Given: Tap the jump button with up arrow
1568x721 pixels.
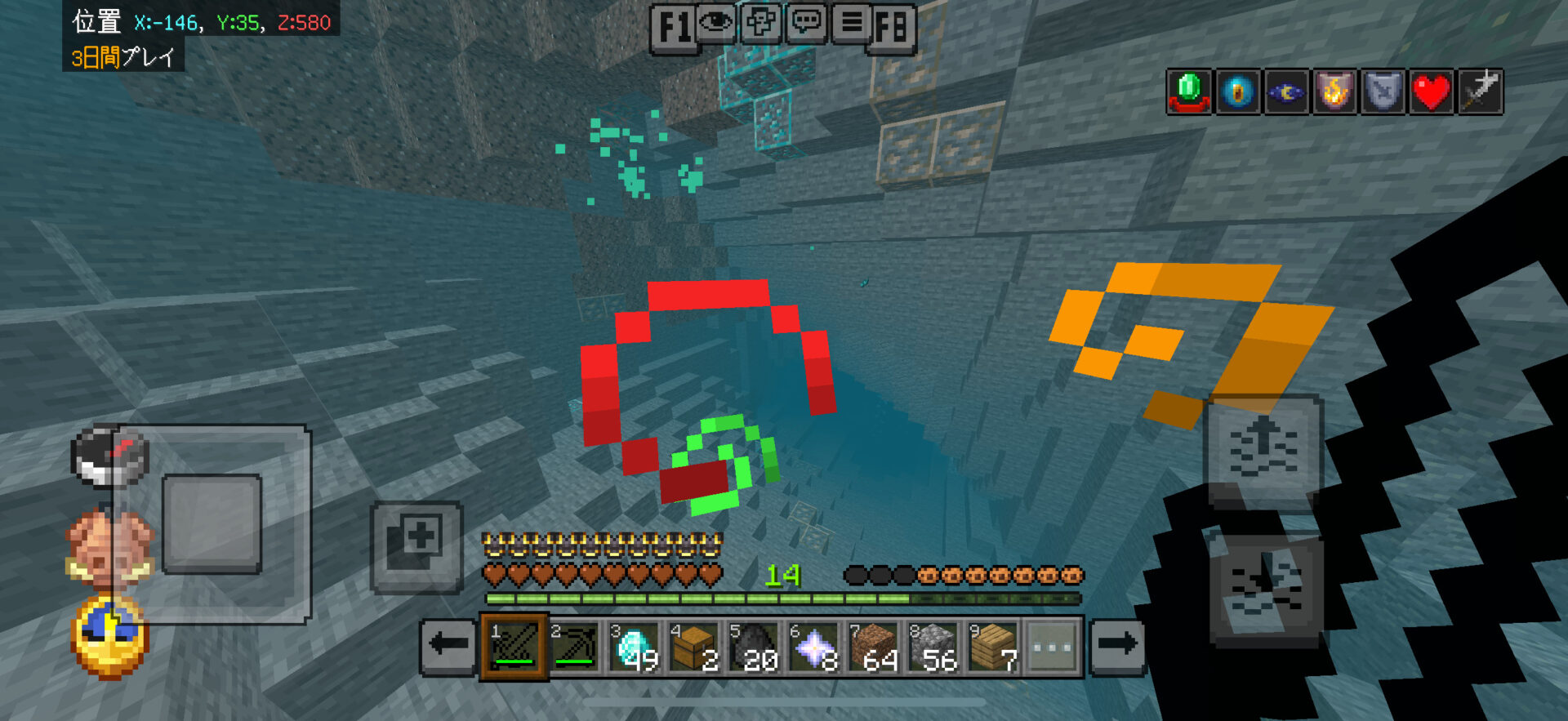Looking at the screenshot, I should [1263, 451].
